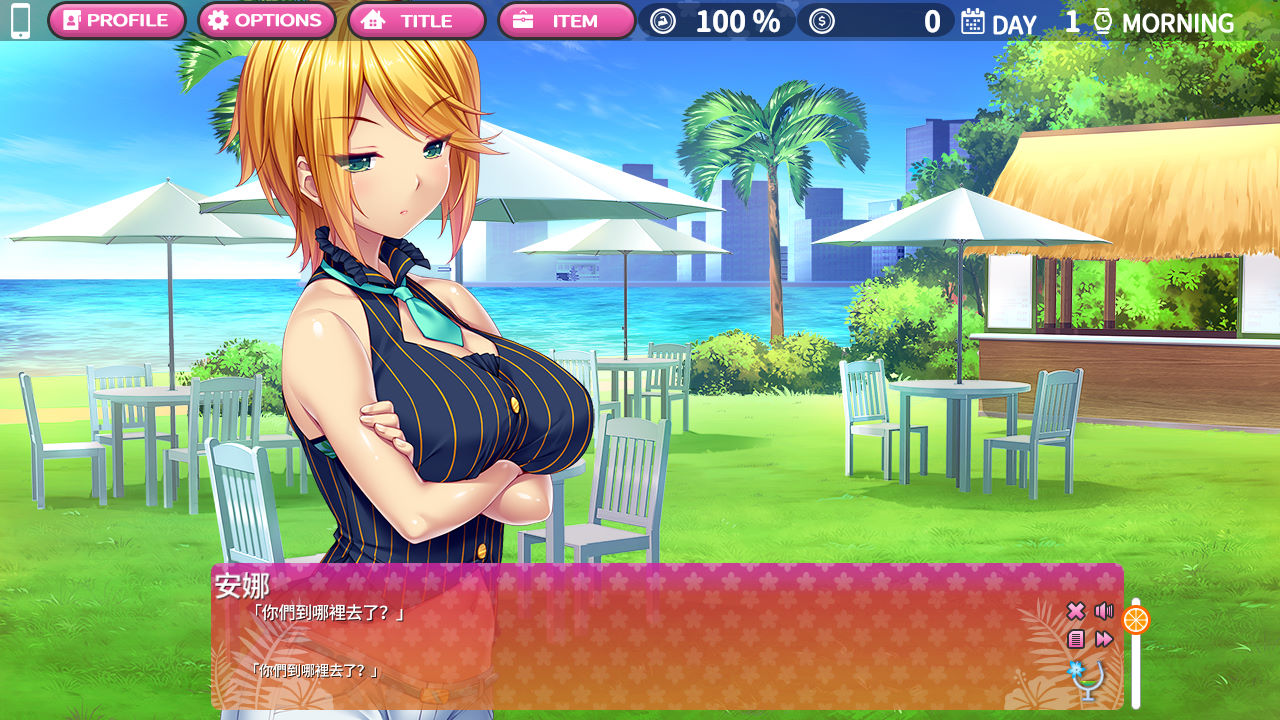1280x720 pixels.
Task: Return to the Title screen
Action: click(416, 21)
